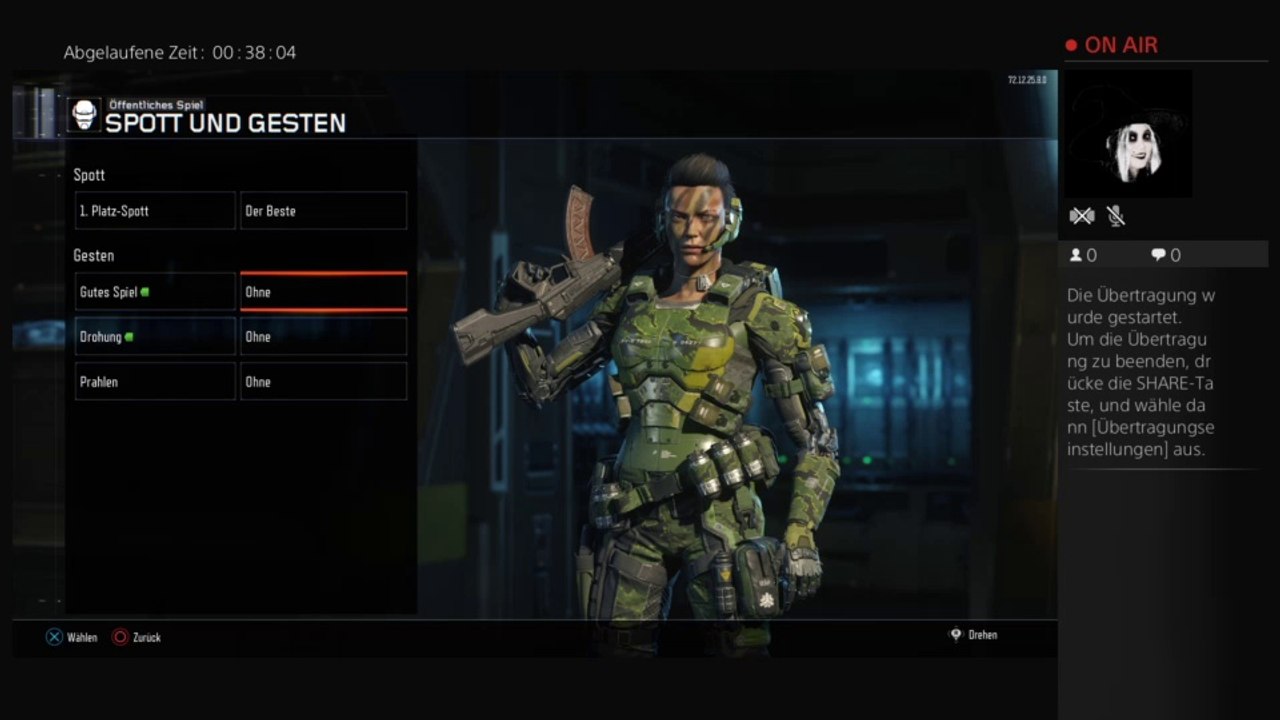1280x720 pixels.
Task: Choose the Der Beste taunt option
Action: pos(323,211)
